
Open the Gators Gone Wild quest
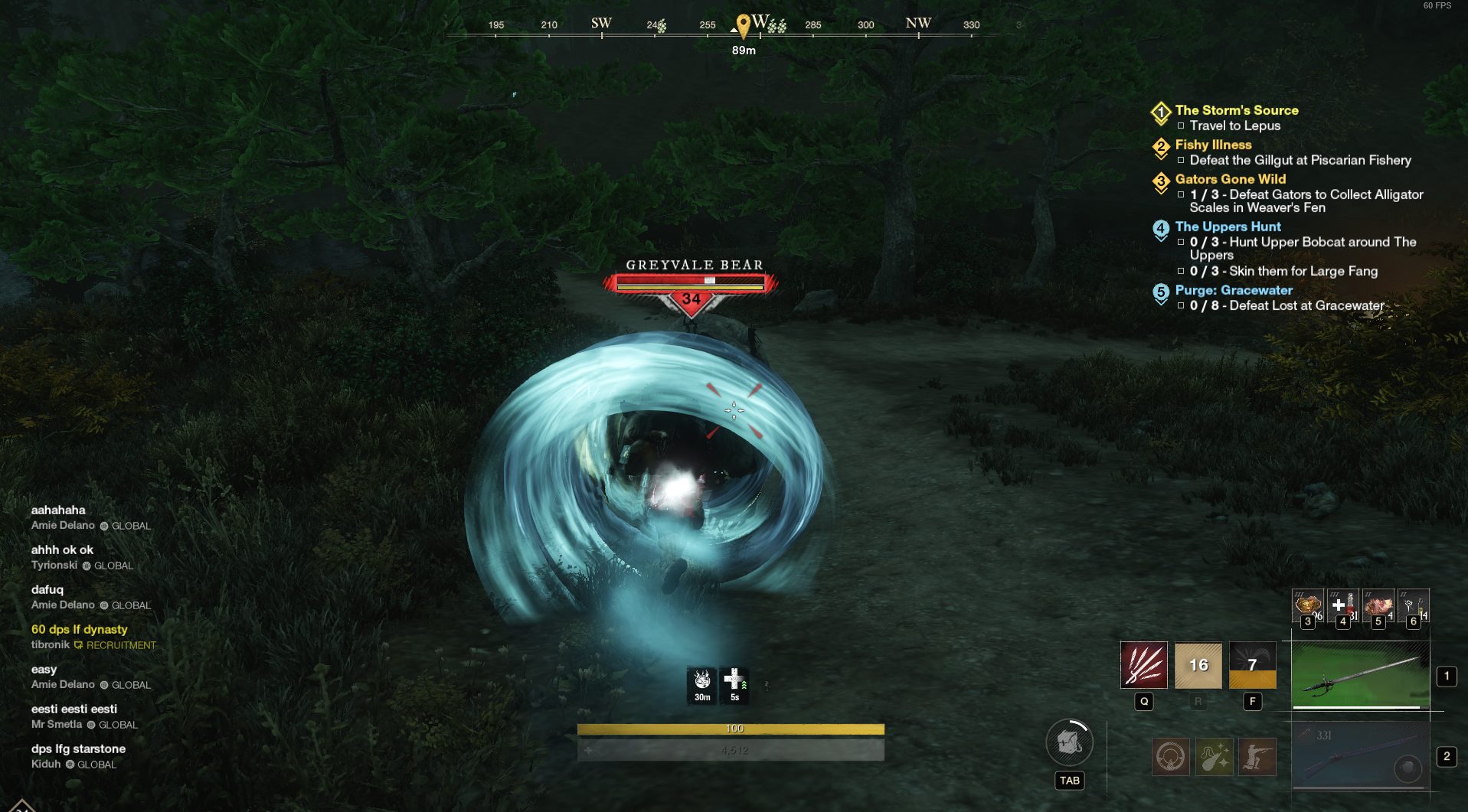(x=1230, y=179)
